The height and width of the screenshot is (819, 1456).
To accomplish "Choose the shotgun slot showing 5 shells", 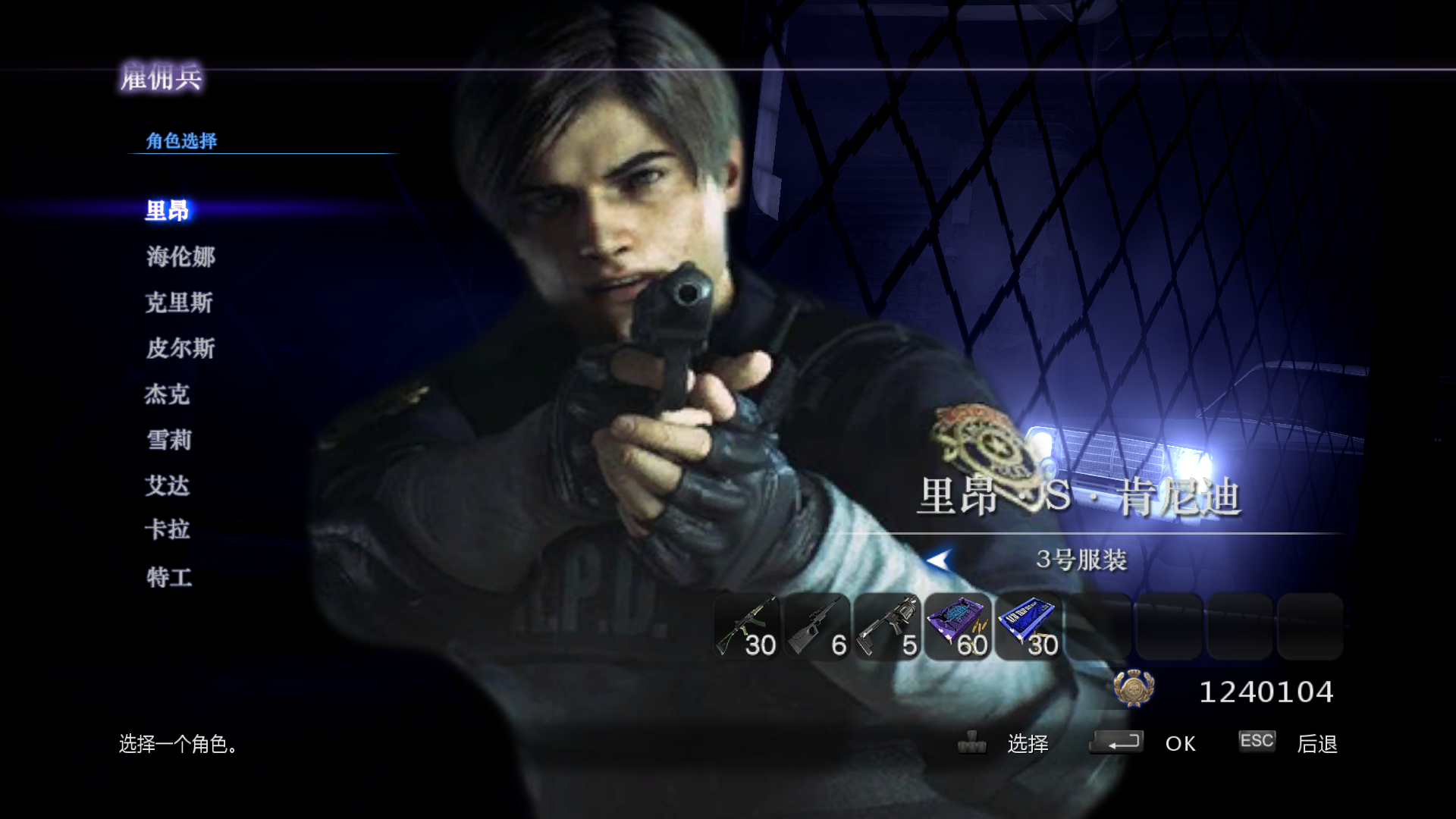I will [887, 627].
